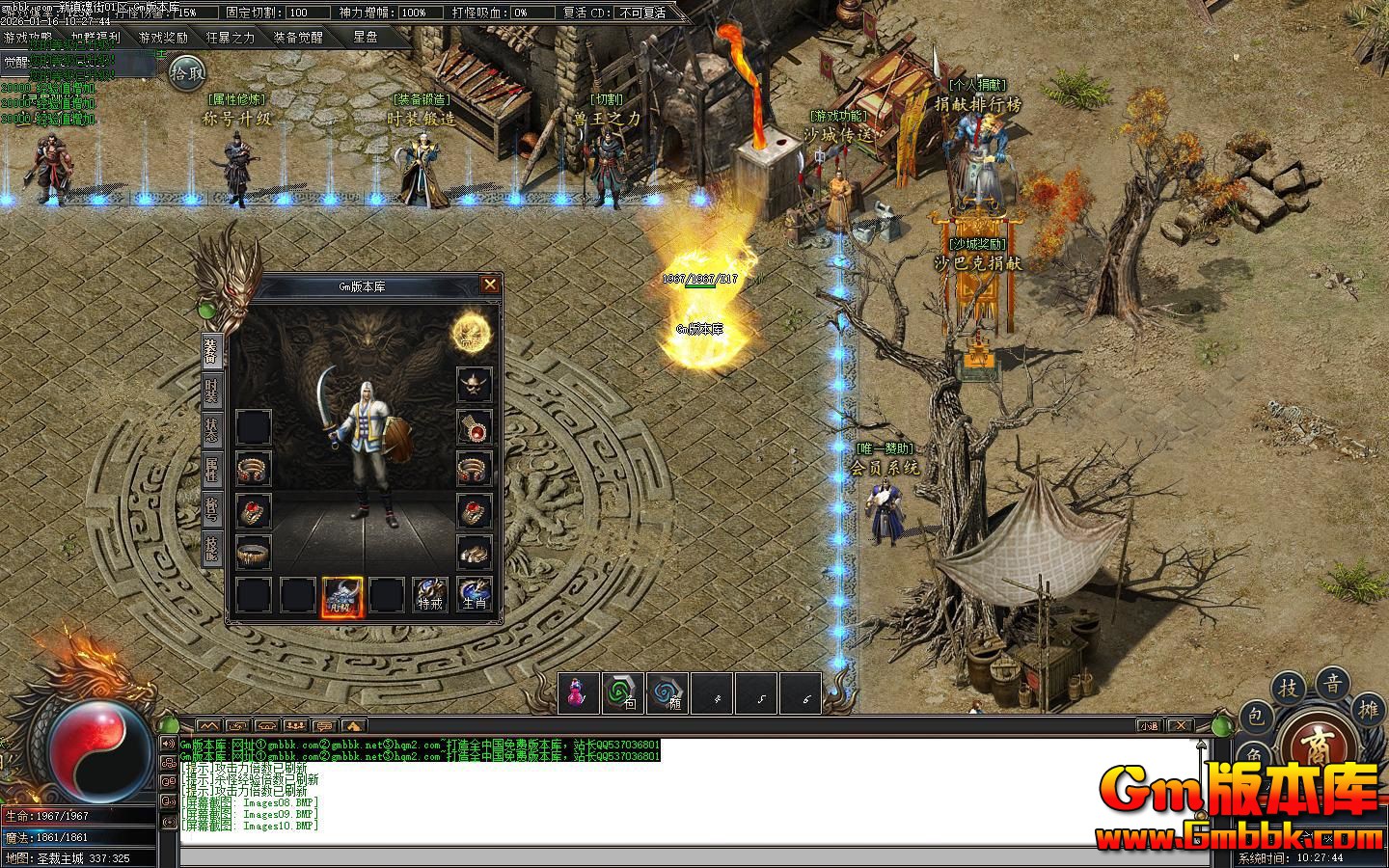Open the 游戏奖励 menu
Screen dimensions: 1389x868
[163, 38]
